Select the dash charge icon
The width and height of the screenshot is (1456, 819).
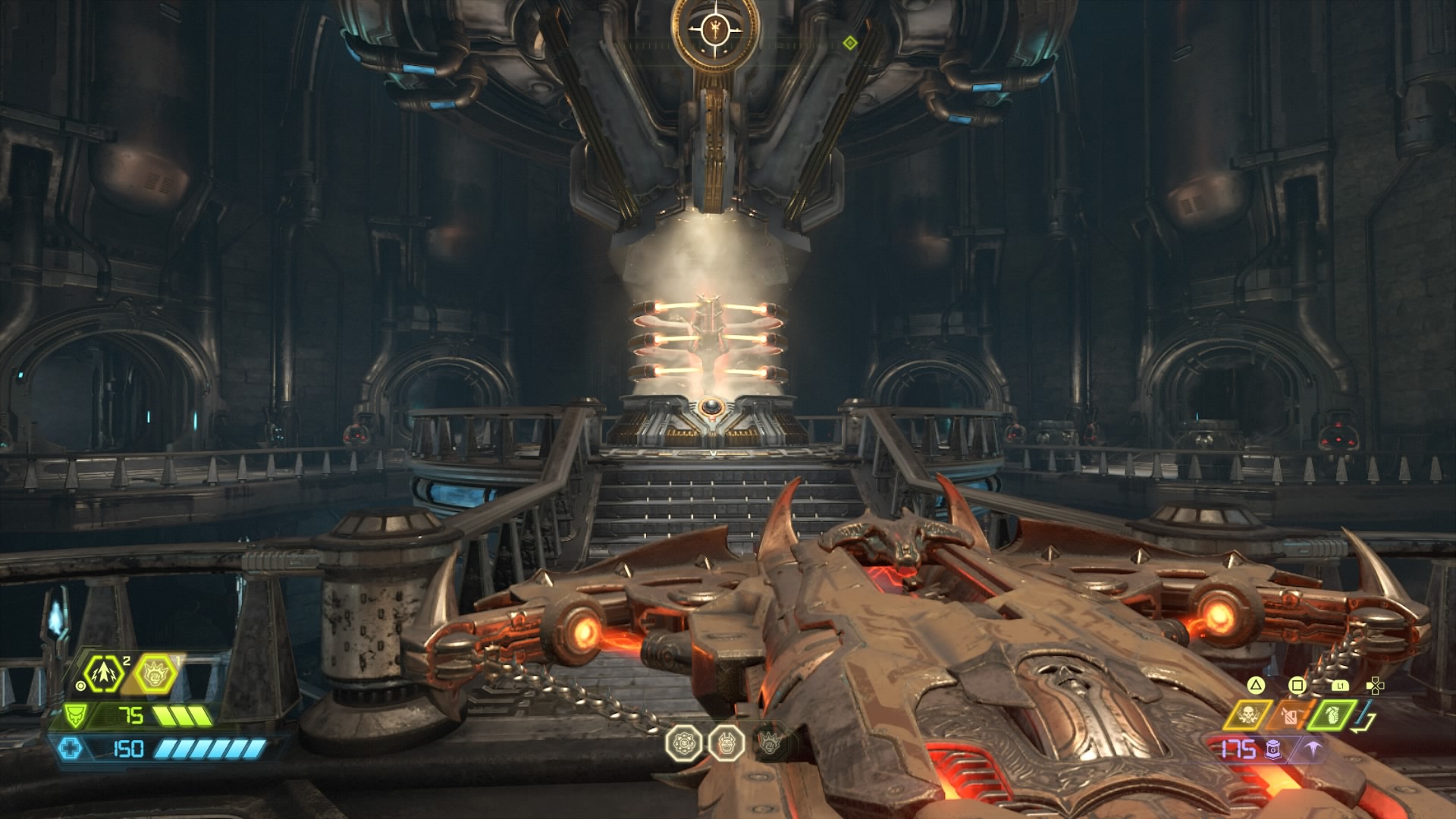pyautogui.click(x=104, y=672)
